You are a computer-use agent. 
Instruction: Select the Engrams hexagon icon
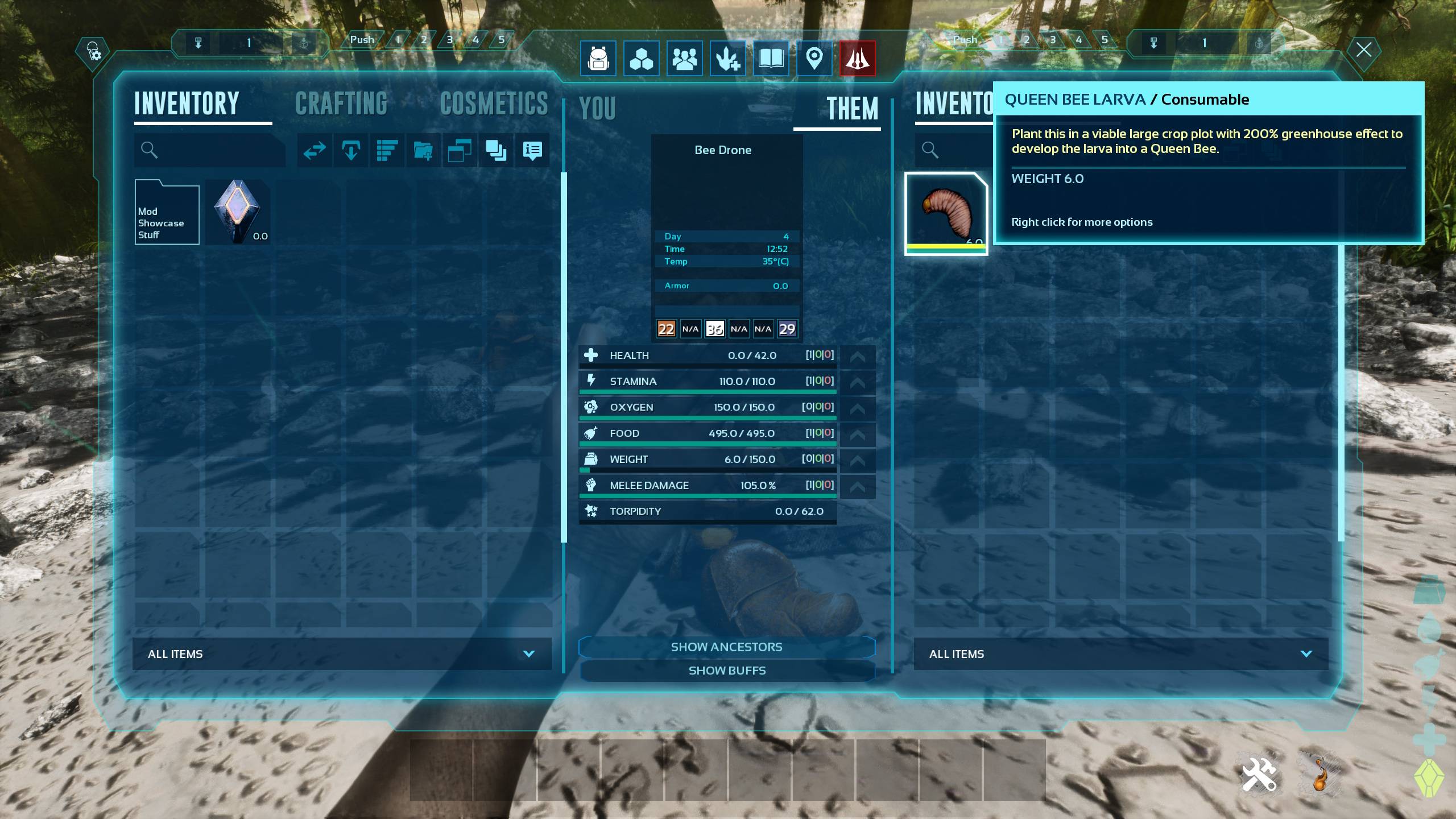point(642,59)
